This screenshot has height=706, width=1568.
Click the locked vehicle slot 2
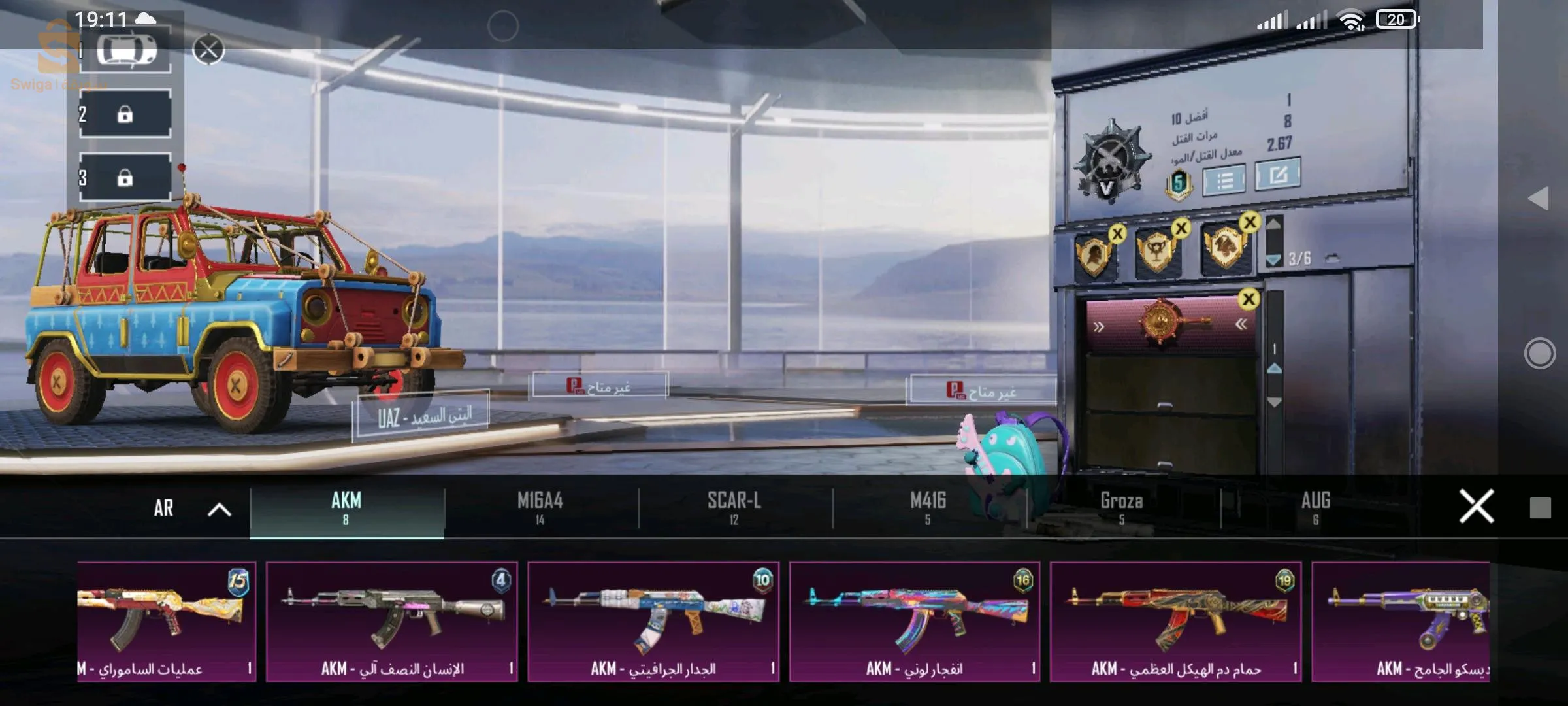[x=125, y=114]
